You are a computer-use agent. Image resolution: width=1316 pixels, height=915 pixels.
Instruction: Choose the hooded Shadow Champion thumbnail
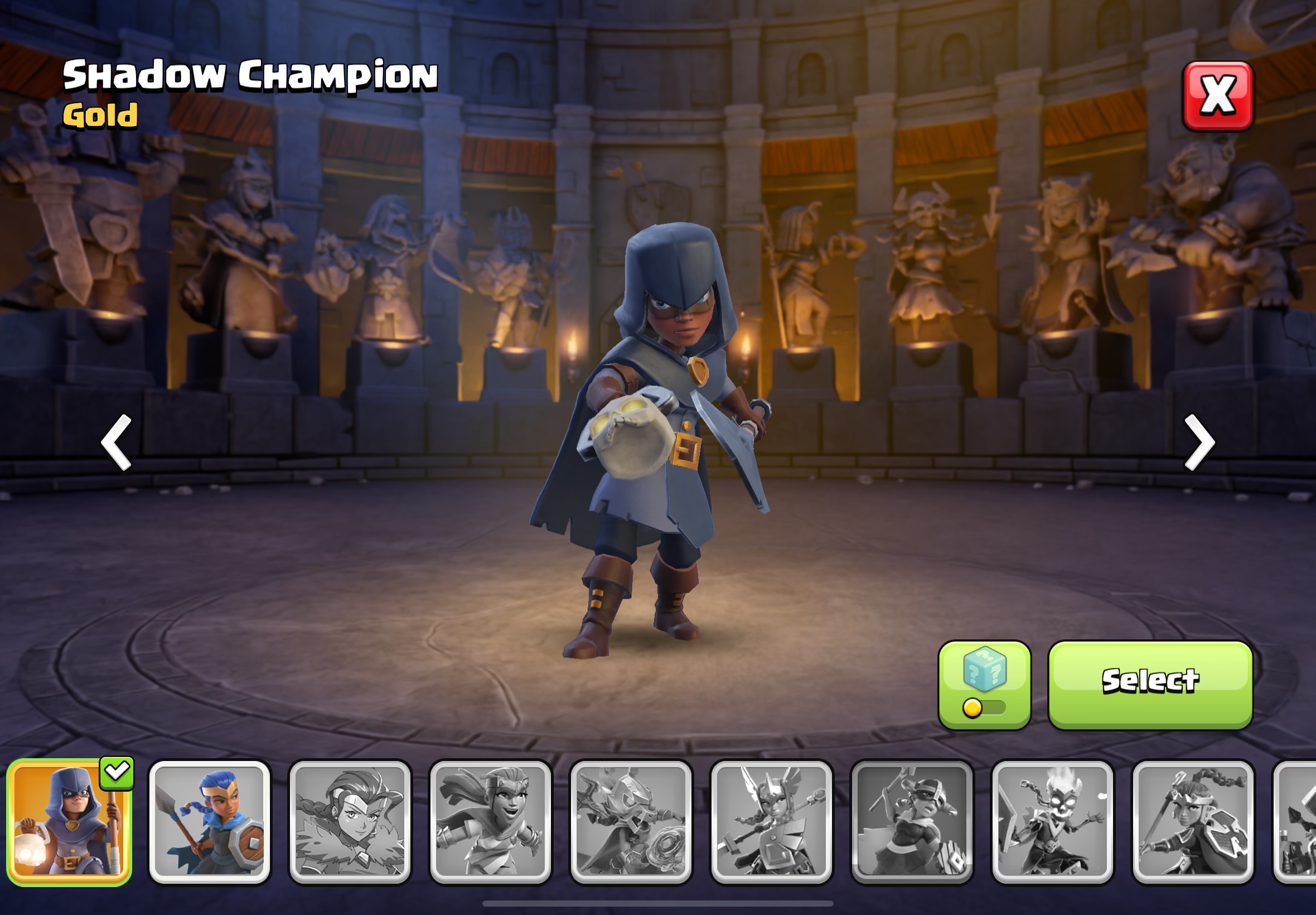(x=69, y=821)
